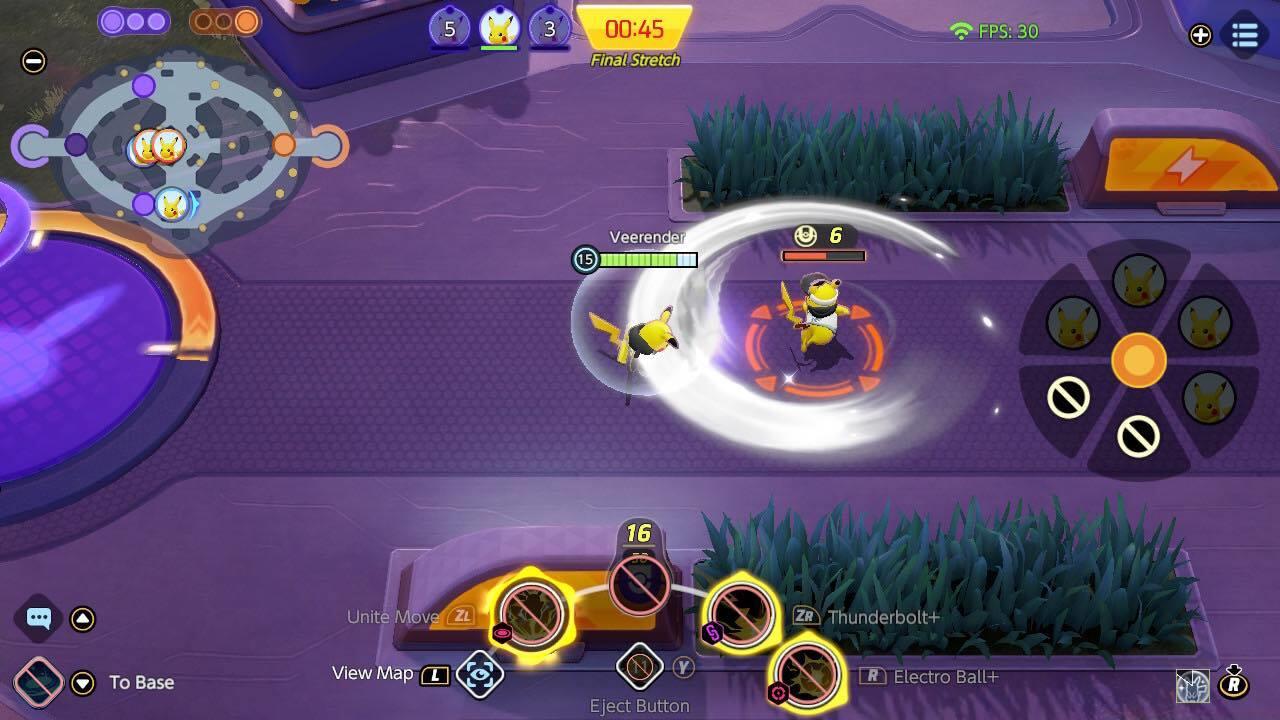1280x720 pixels.
Task: Tap the score button showing 16 points
Action: click(x=639, y=585)
